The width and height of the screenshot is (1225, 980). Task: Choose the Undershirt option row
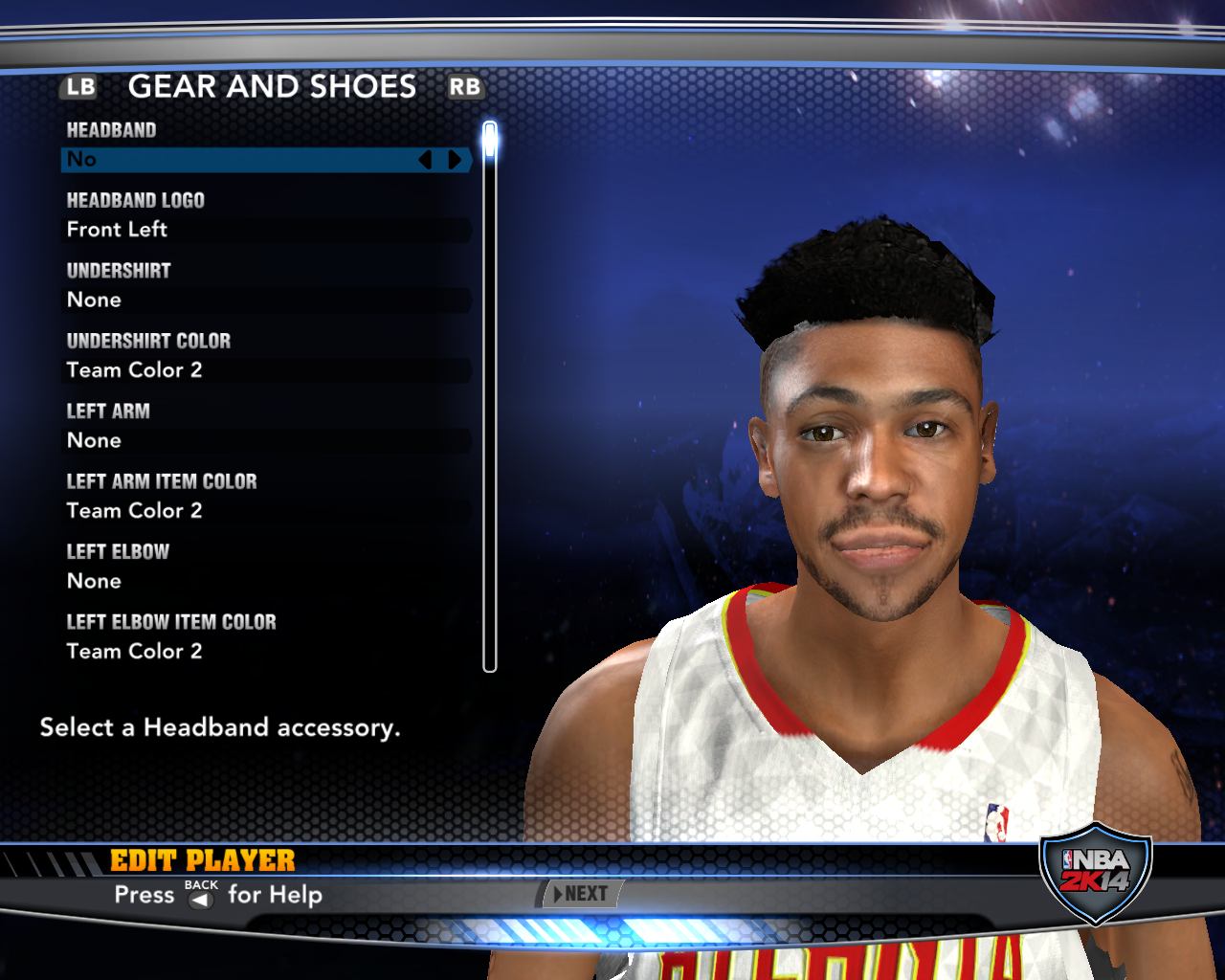266,301
